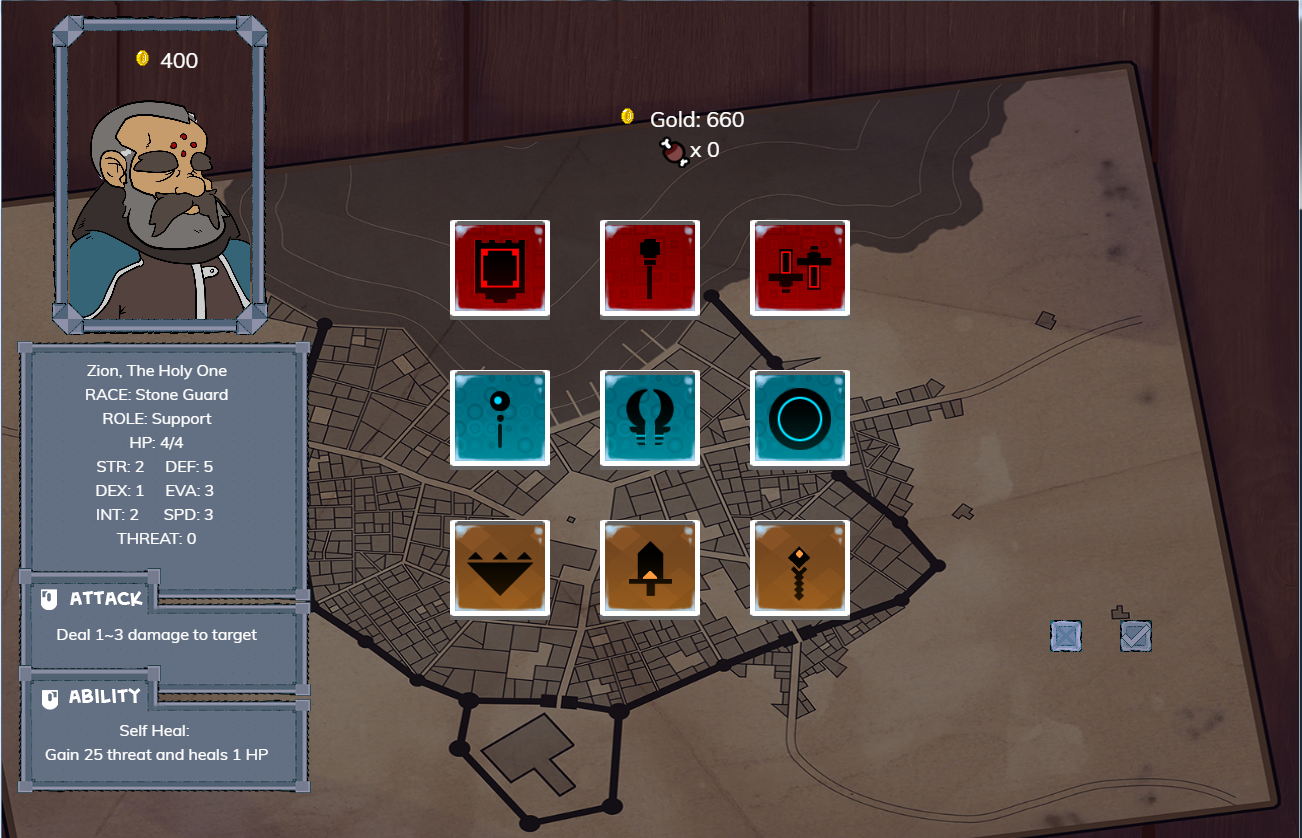Pick the orange spiked triangle tile

click(x=500, y=568)
